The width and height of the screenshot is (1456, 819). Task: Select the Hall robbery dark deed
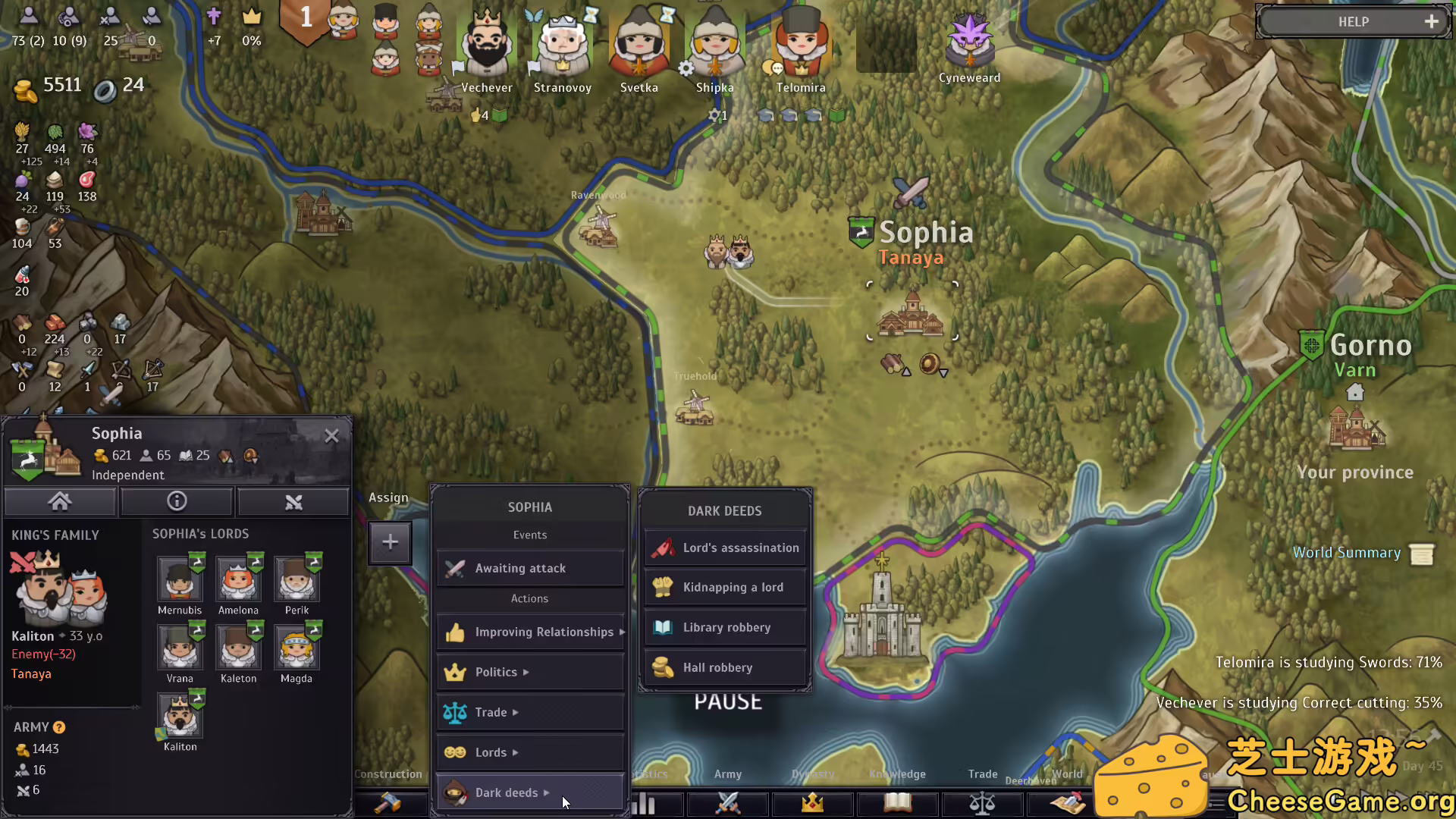[x=724, y=667]
